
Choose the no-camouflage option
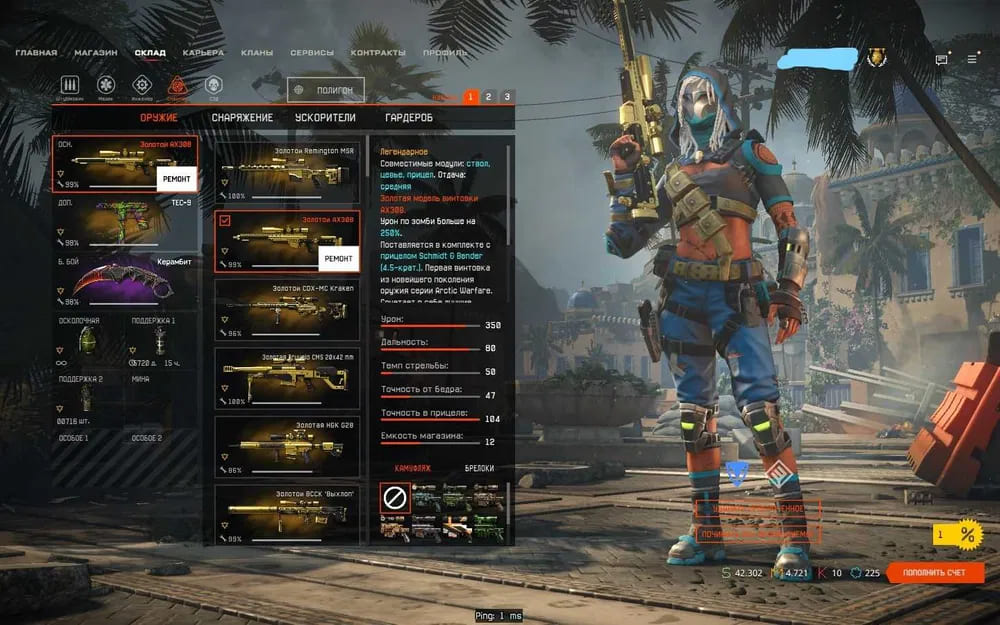tap(393, 497)
